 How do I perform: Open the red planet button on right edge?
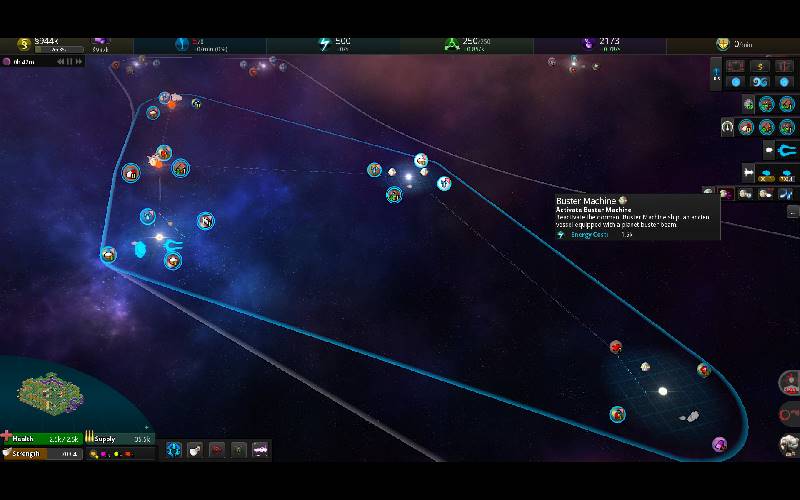click(789, 382)
